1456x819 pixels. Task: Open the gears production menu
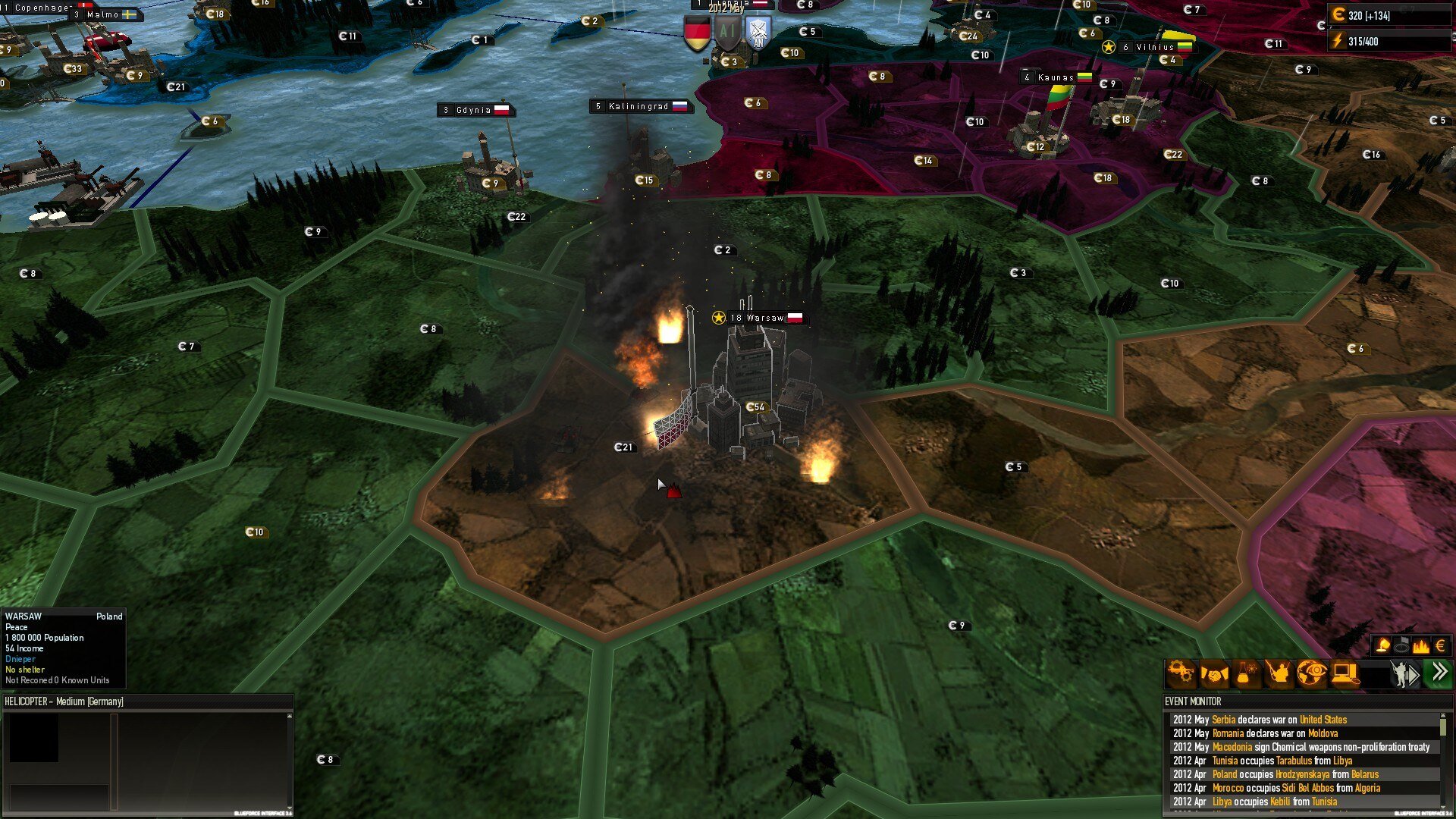coord(1181,673)
